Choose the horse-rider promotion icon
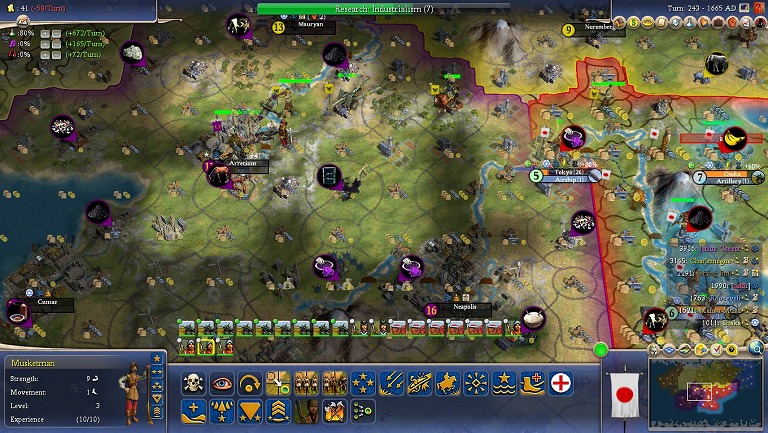The width and height of the screenshot is (768, 433). (449, 382)
